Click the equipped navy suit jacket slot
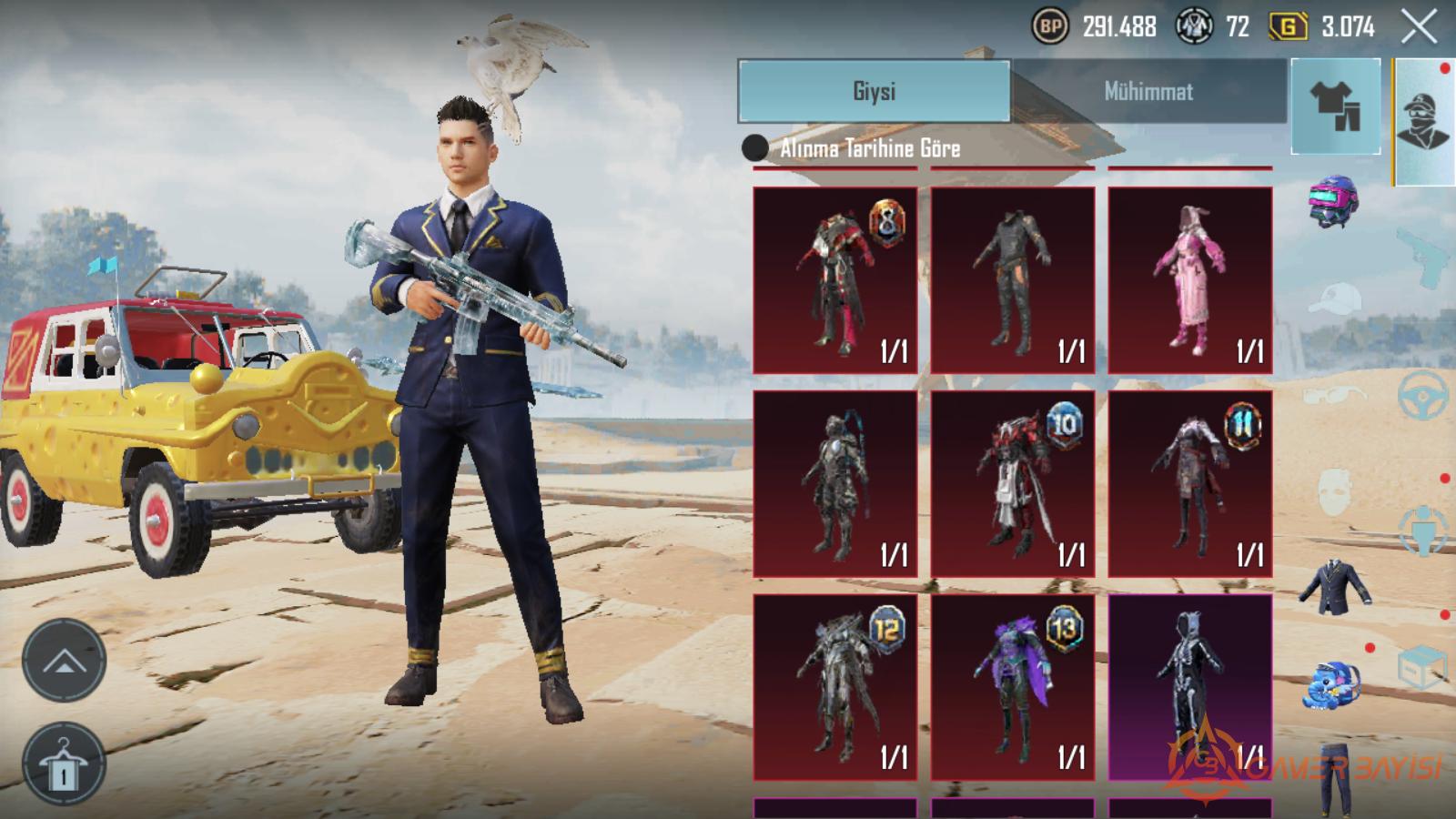Screen dimensions: 1456x819 tap(1335, 587)
